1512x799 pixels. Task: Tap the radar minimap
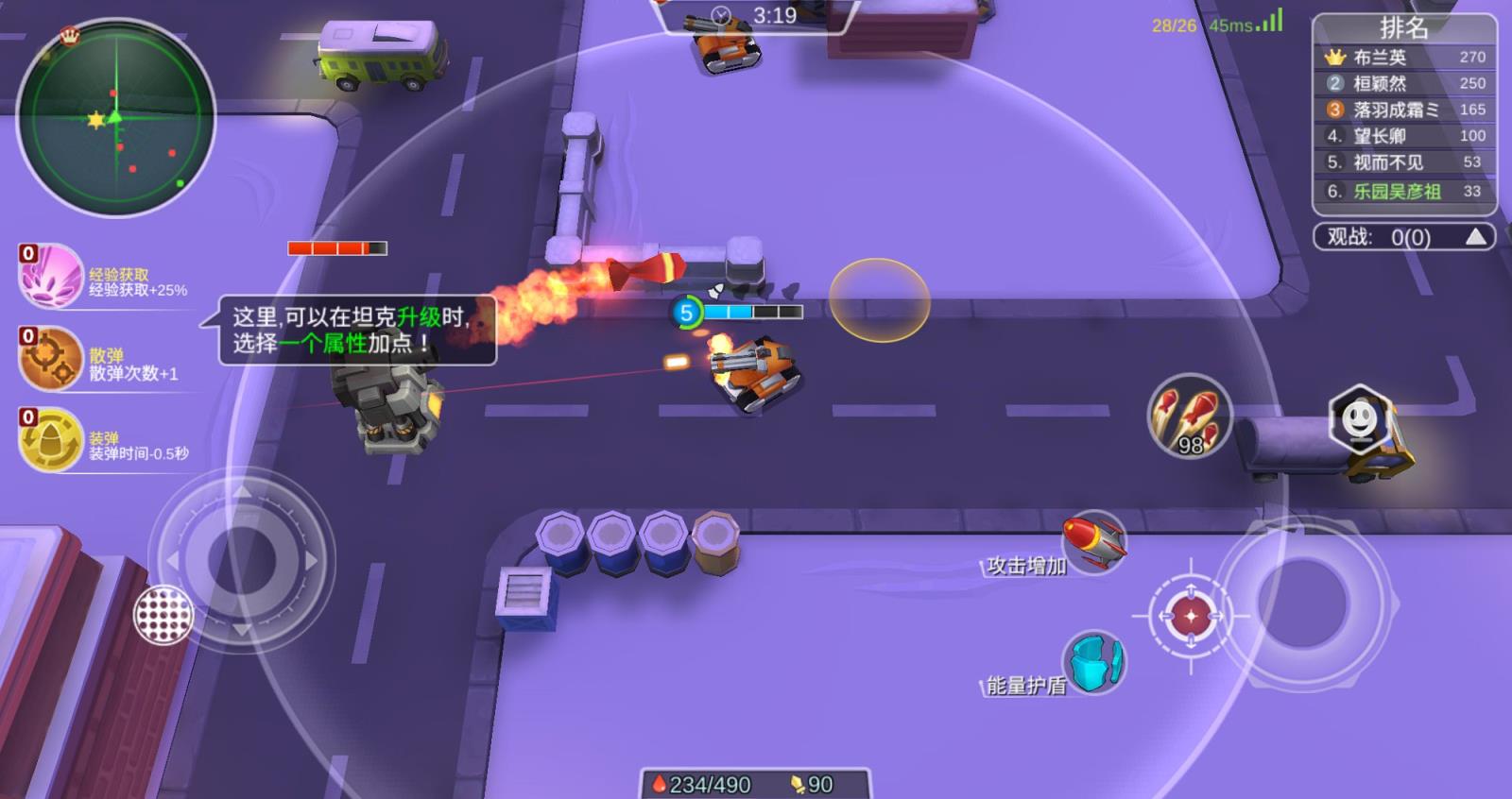[x=116, y=118]
